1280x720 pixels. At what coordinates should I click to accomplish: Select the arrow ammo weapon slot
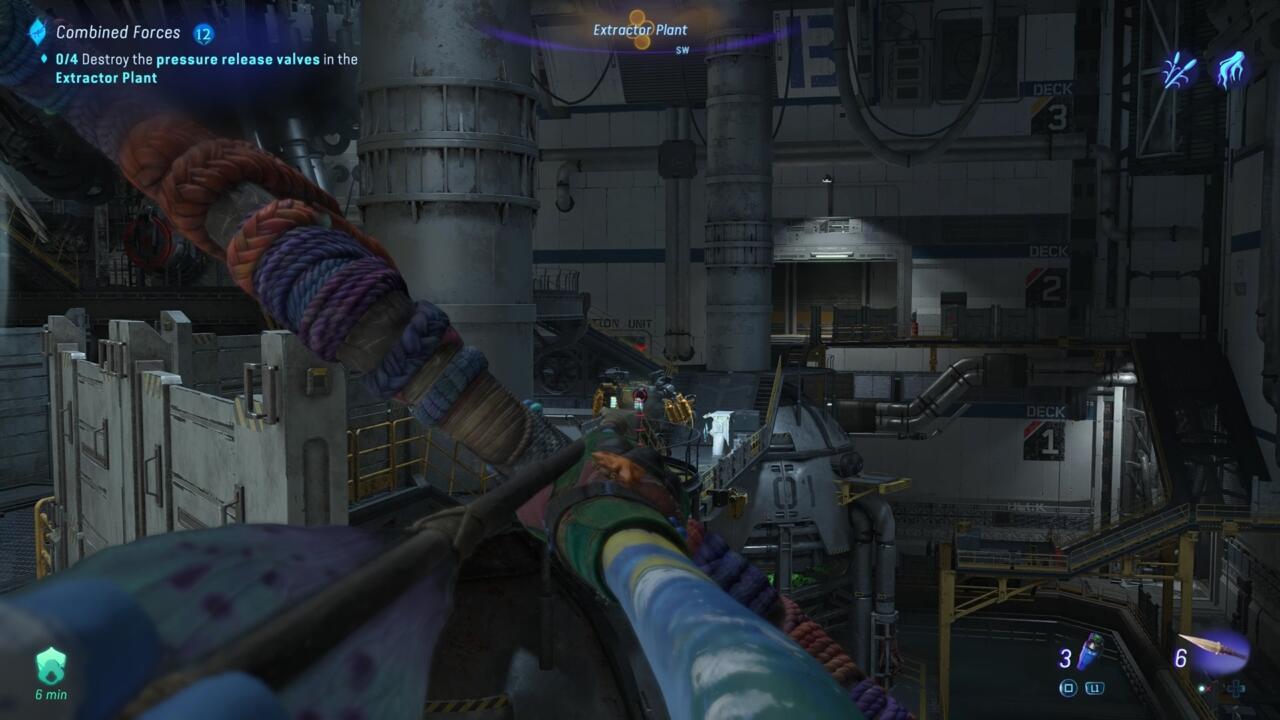1214,650
